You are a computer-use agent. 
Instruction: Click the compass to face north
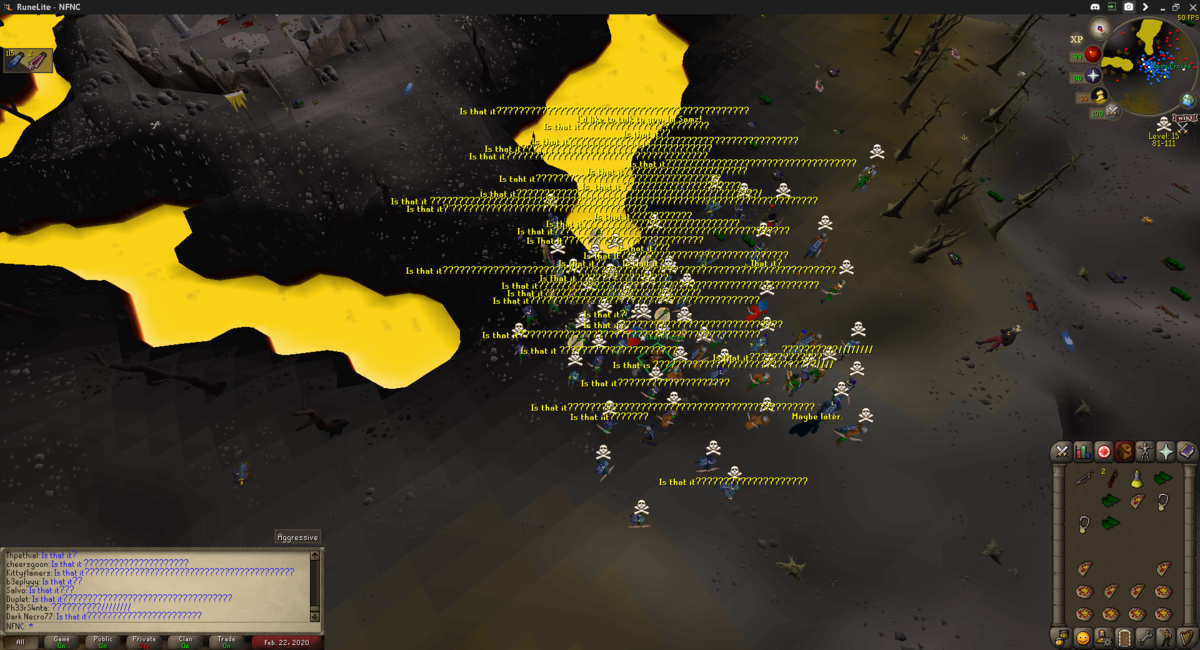click(1100, 28)
